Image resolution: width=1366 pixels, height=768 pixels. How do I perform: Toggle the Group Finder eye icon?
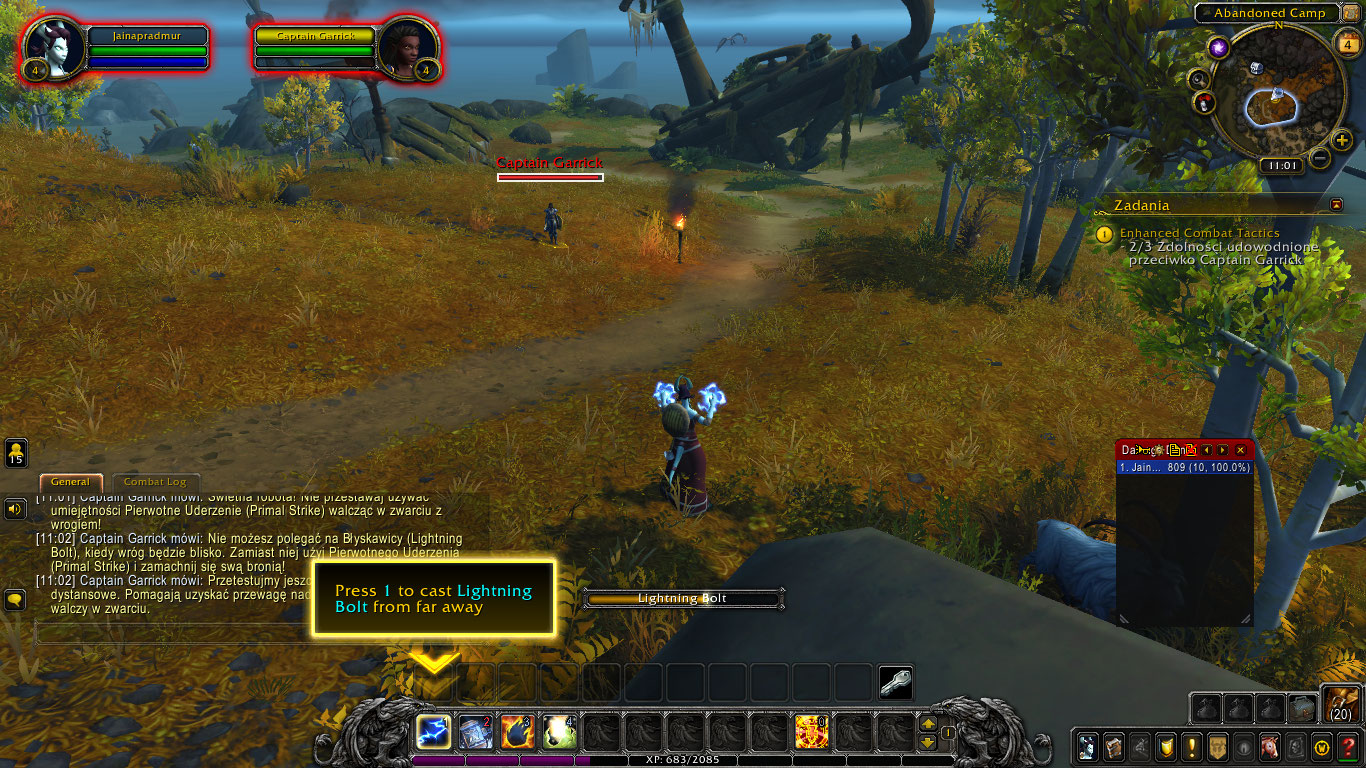pos(1243,745)
